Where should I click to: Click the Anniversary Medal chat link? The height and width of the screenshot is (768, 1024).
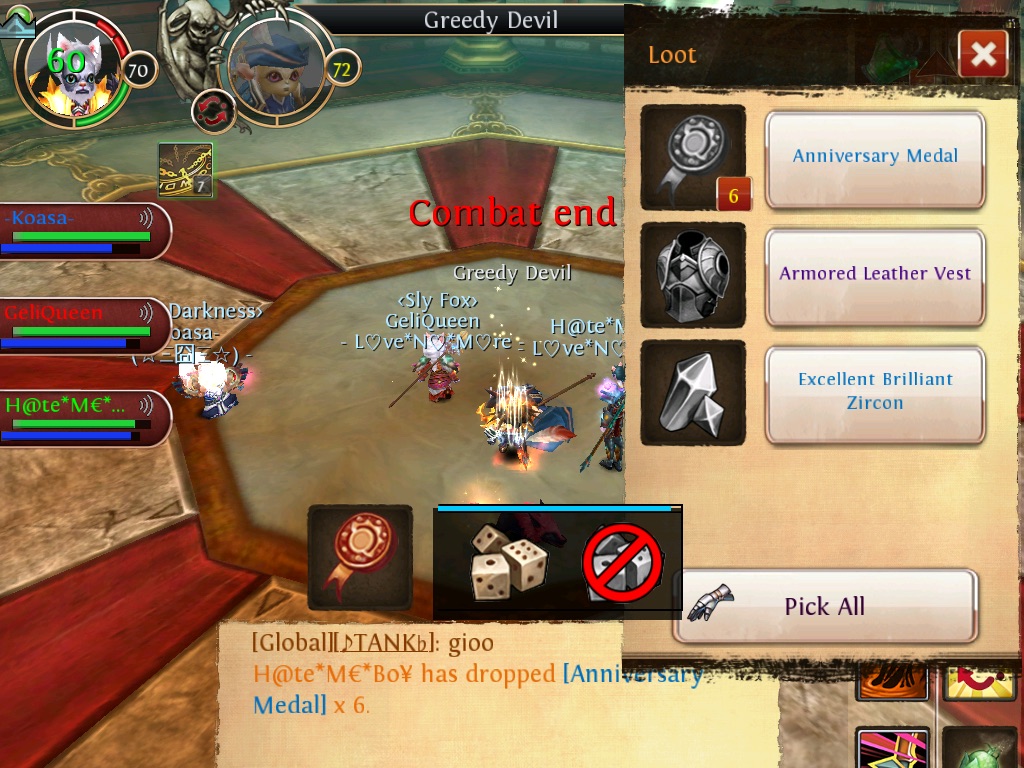(631, 674)
